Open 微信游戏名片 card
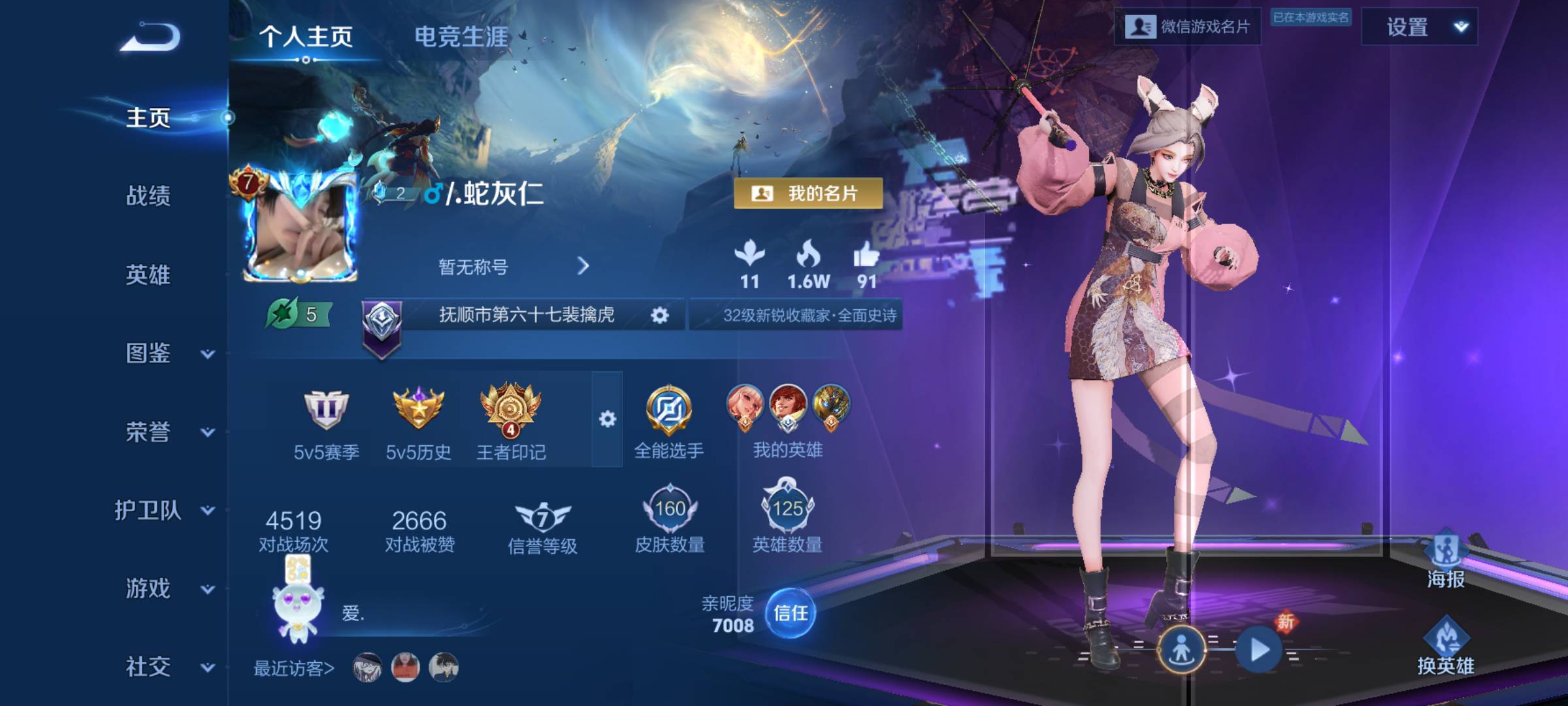 pos(1187,27)
